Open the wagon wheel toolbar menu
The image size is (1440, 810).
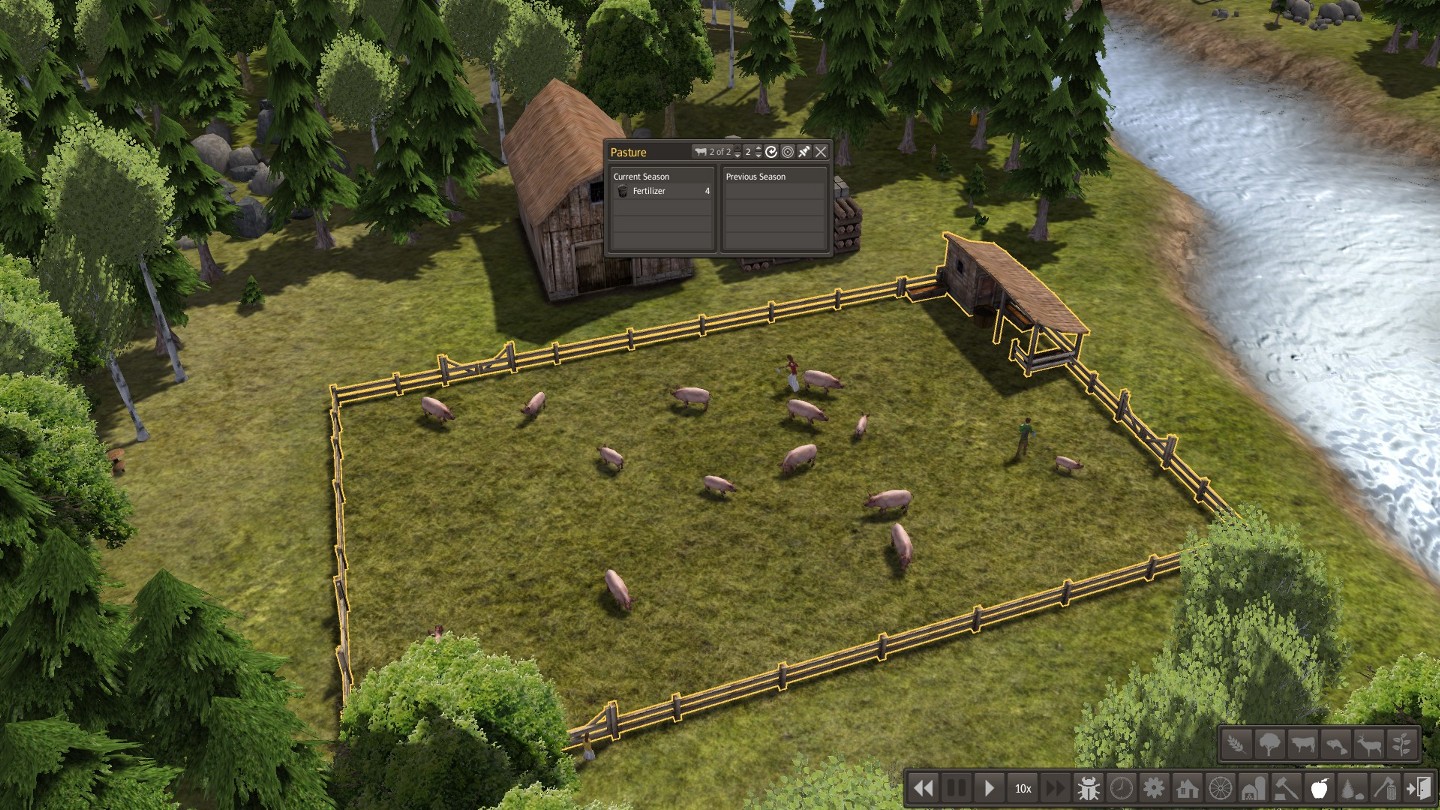point(1220,788)
